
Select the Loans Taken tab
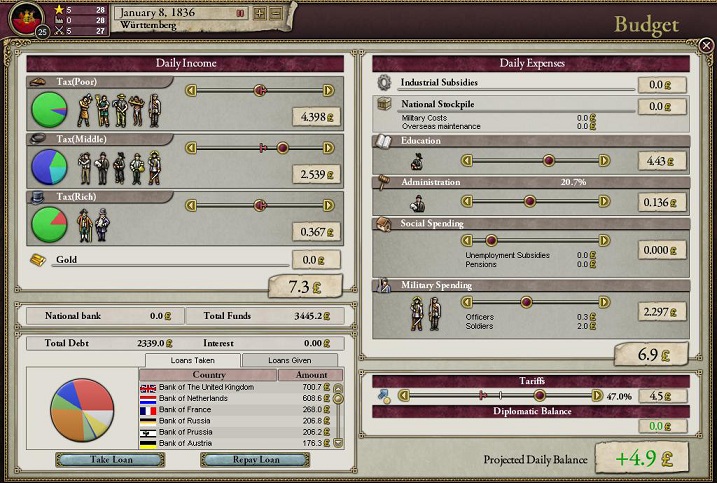coord(193,360)
